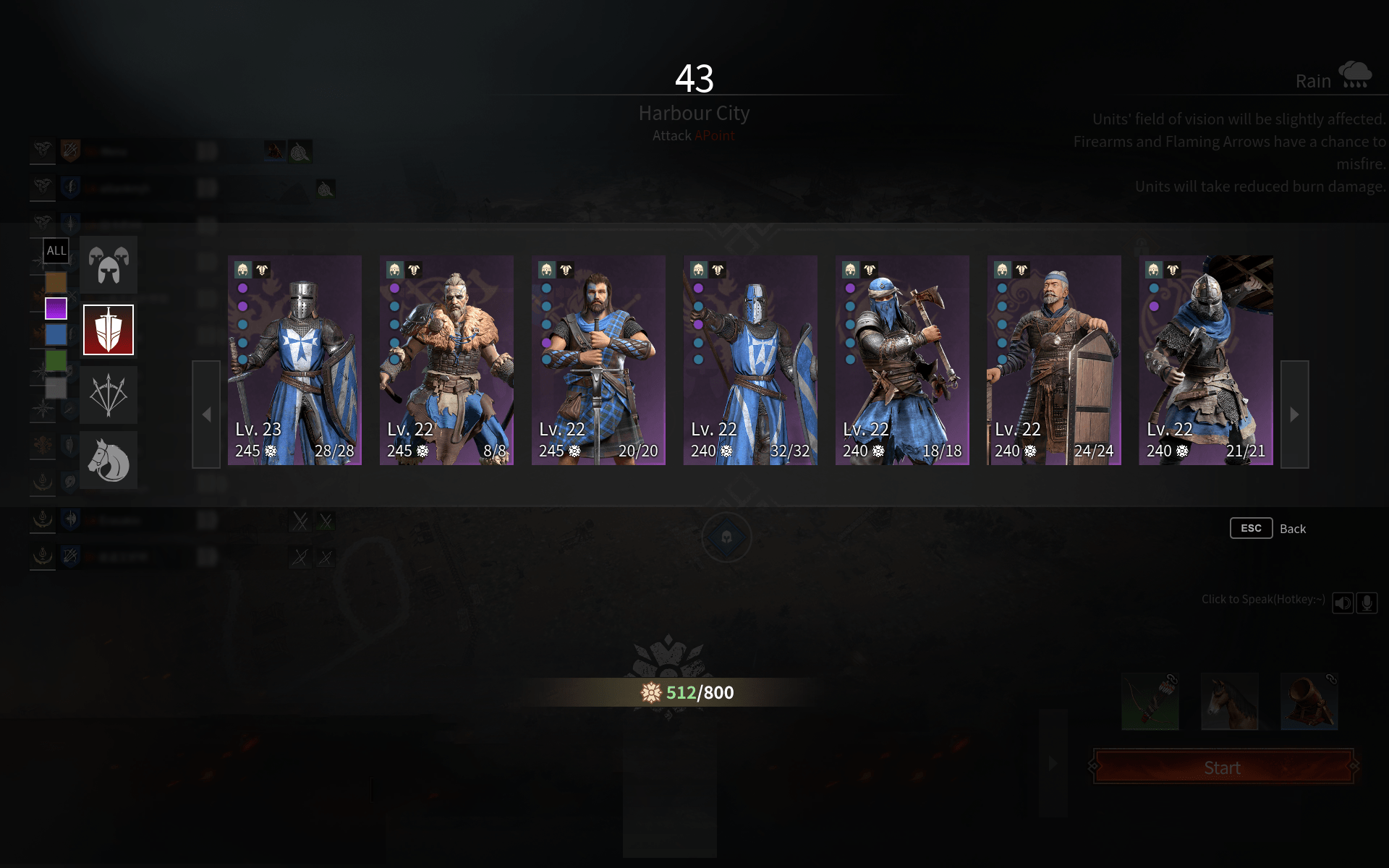Select the cannon artillery slot
Screen dimensions: 1389x868
tap(1309, 702)
